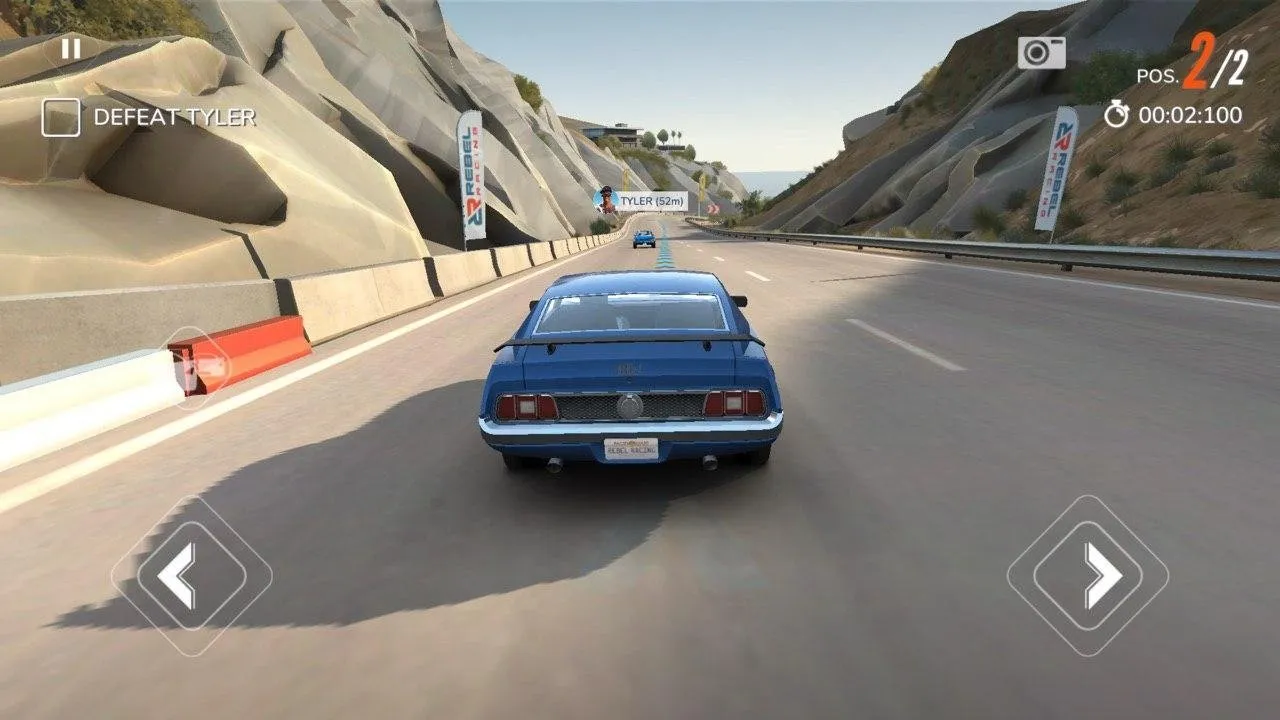Pause the race
This screenshot has width=1280, height=720.
pyautogui.click(x=70, y=48)
